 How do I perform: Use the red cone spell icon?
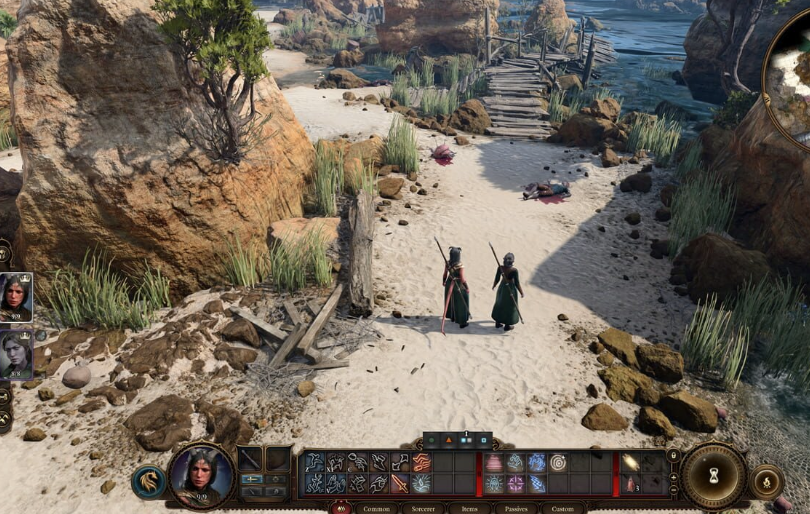[494, 463]
